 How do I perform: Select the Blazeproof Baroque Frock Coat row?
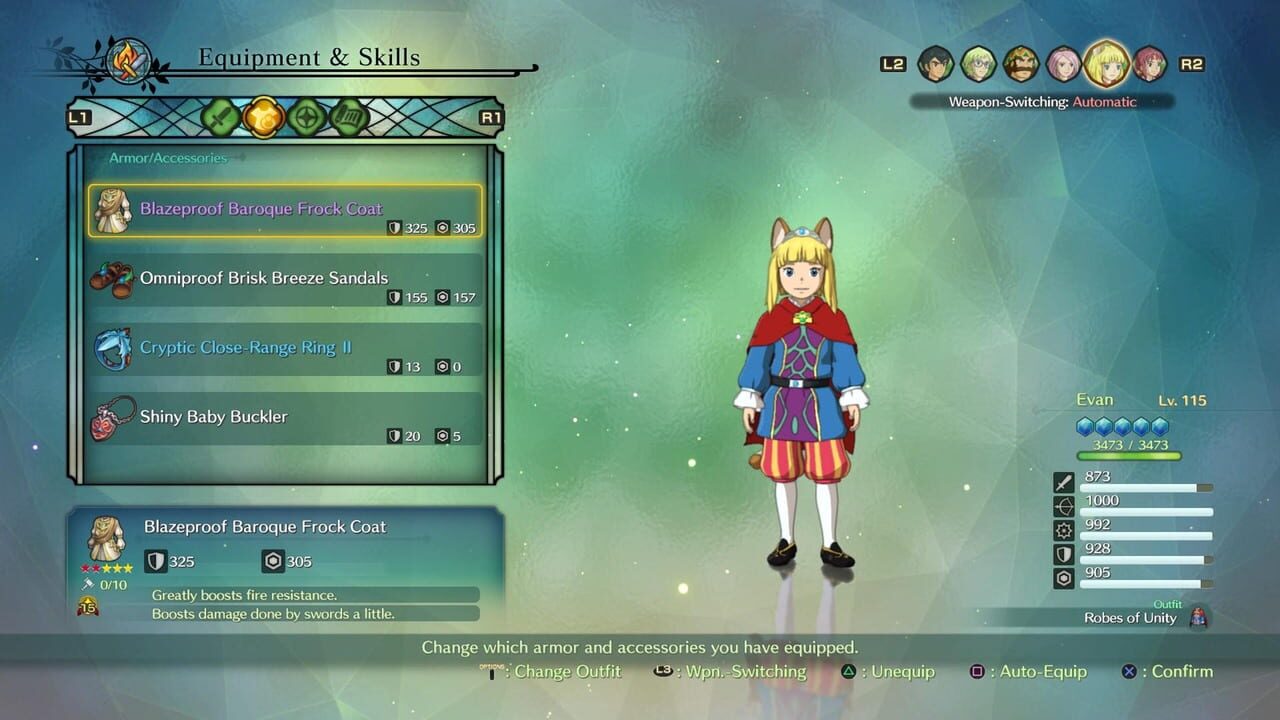tap(284, 210)
